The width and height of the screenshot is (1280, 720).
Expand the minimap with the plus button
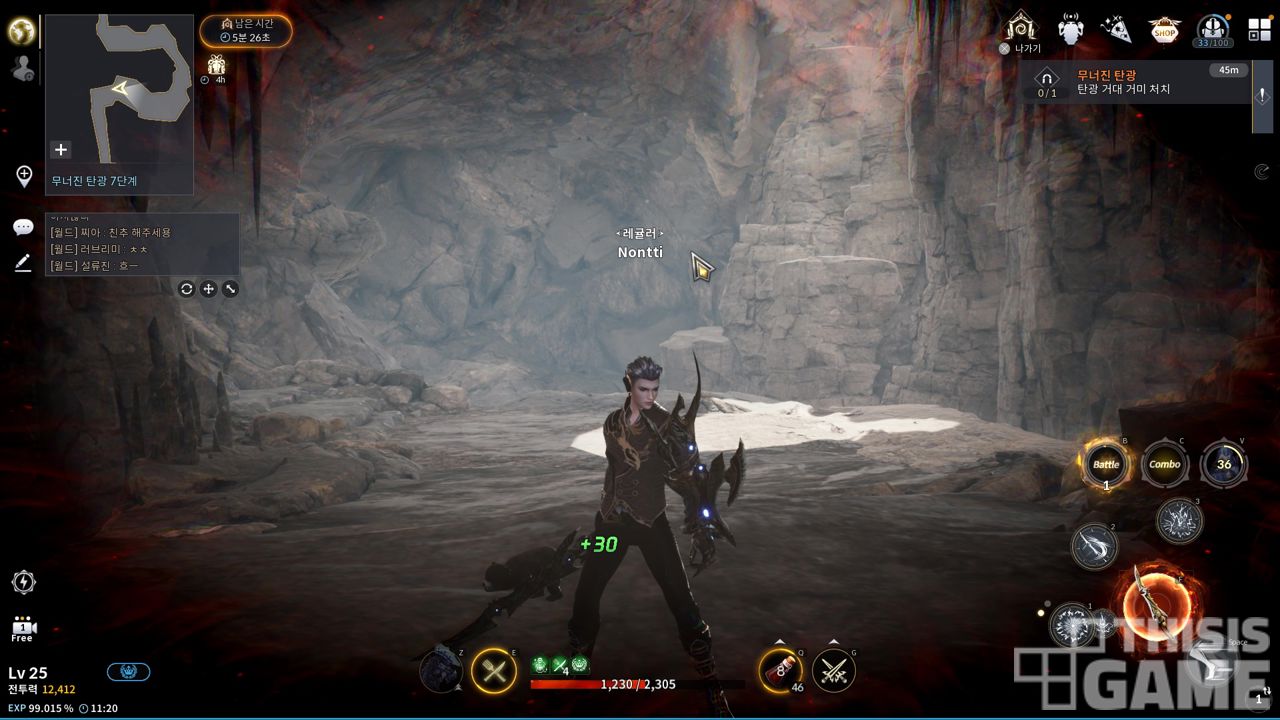tap(61, 150)
